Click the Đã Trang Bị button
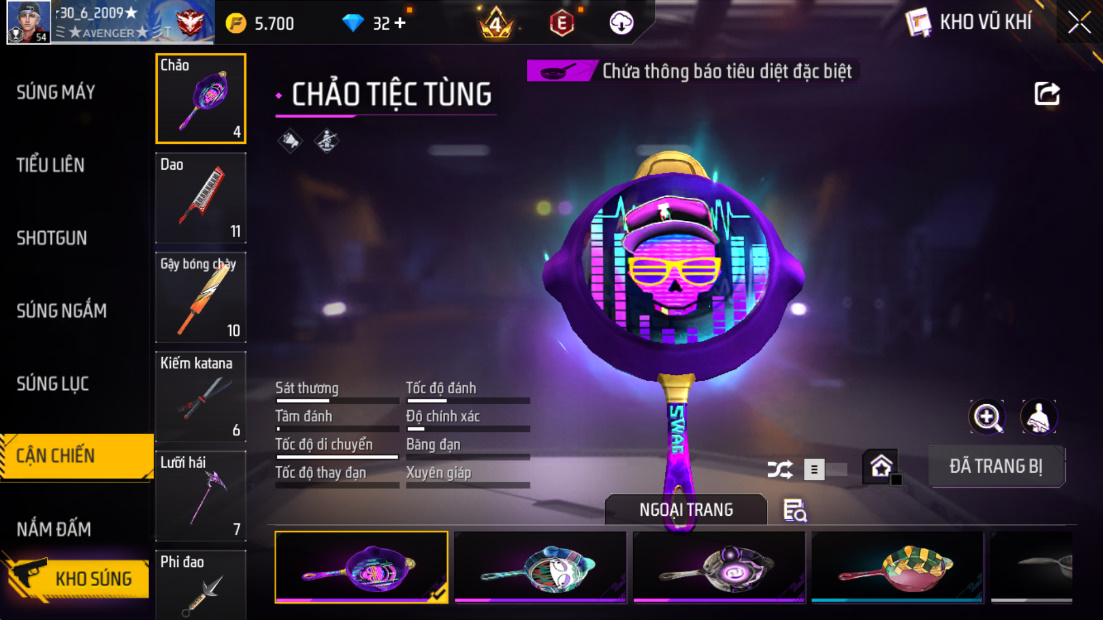 [x=996, y=466]
